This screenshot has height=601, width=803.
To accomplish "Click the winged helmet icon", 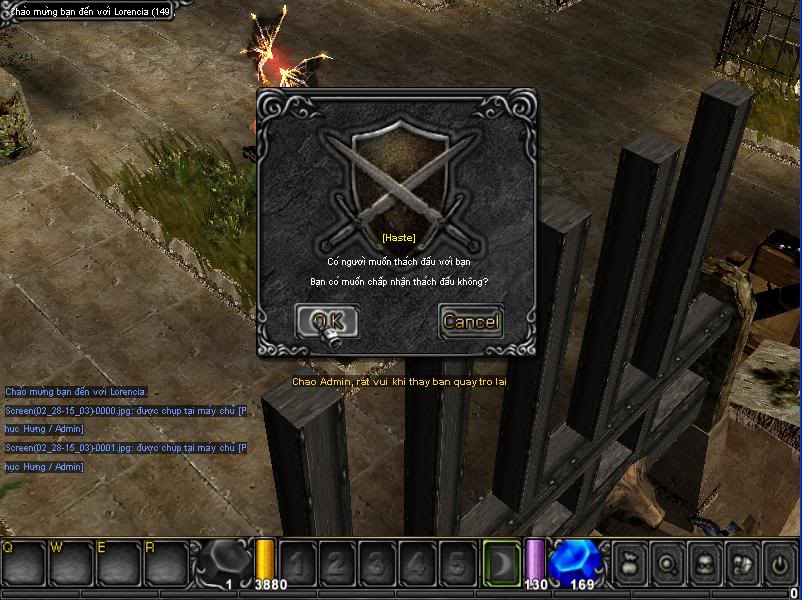I will click(742, 563).
